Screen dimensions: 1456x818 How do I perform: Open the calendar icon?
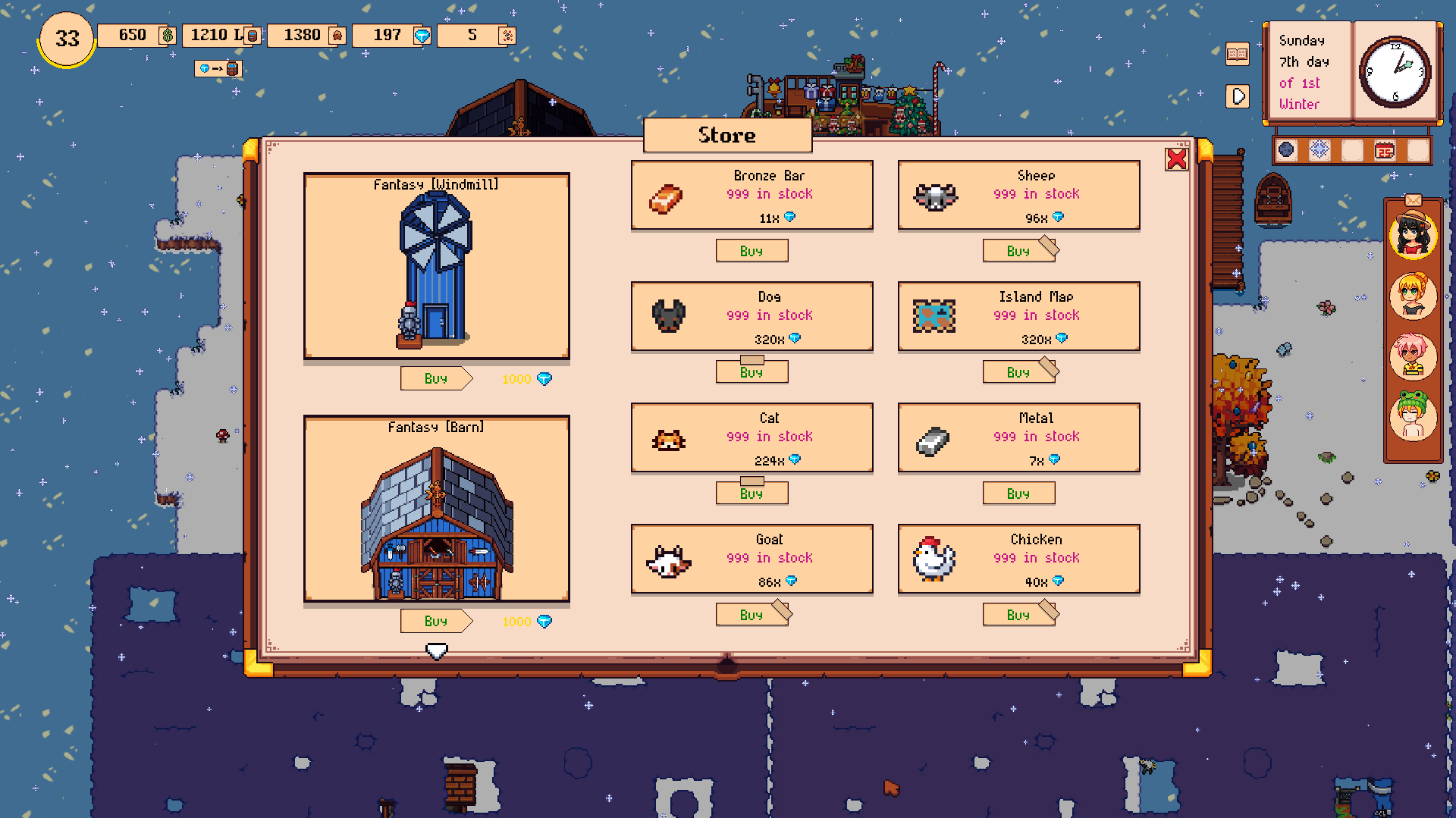[1385, 150]
